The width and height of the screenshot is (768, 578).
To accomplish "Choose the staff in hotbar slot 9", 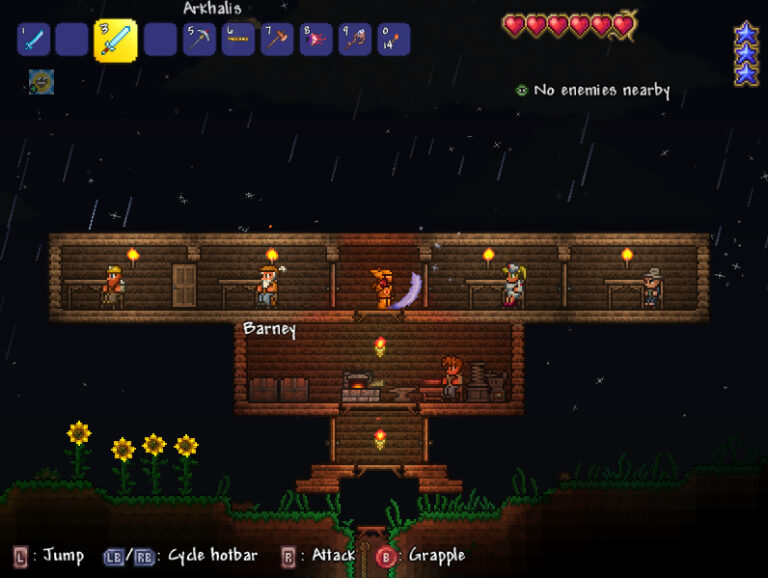I will tap(355, 40).
